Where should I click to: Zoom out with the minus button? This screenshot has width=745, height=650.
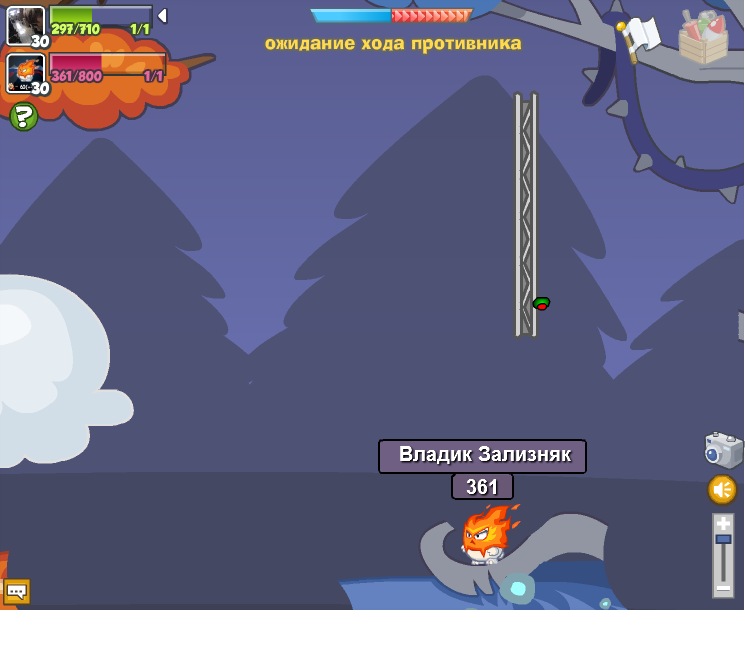[723, 588]
